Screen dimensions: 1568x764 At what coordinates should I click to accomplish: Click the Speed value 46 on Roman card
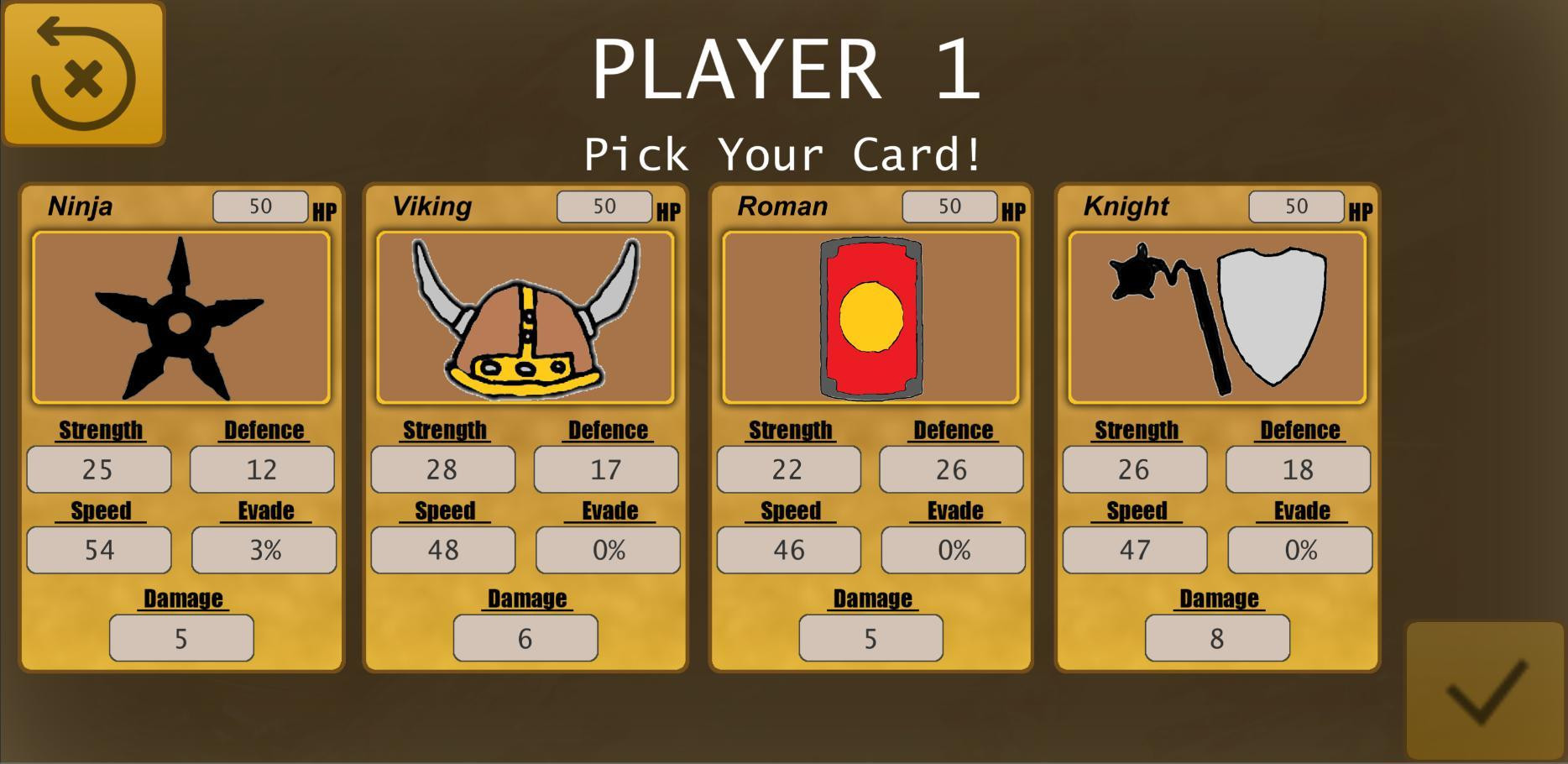point(787,550)
